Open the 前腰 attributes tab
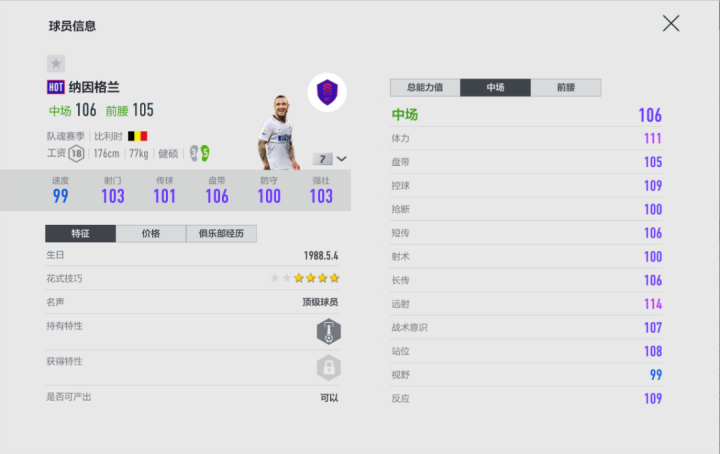Image resolution: width=720 pixels, height=454 pixels. click(x=565, y=88)
